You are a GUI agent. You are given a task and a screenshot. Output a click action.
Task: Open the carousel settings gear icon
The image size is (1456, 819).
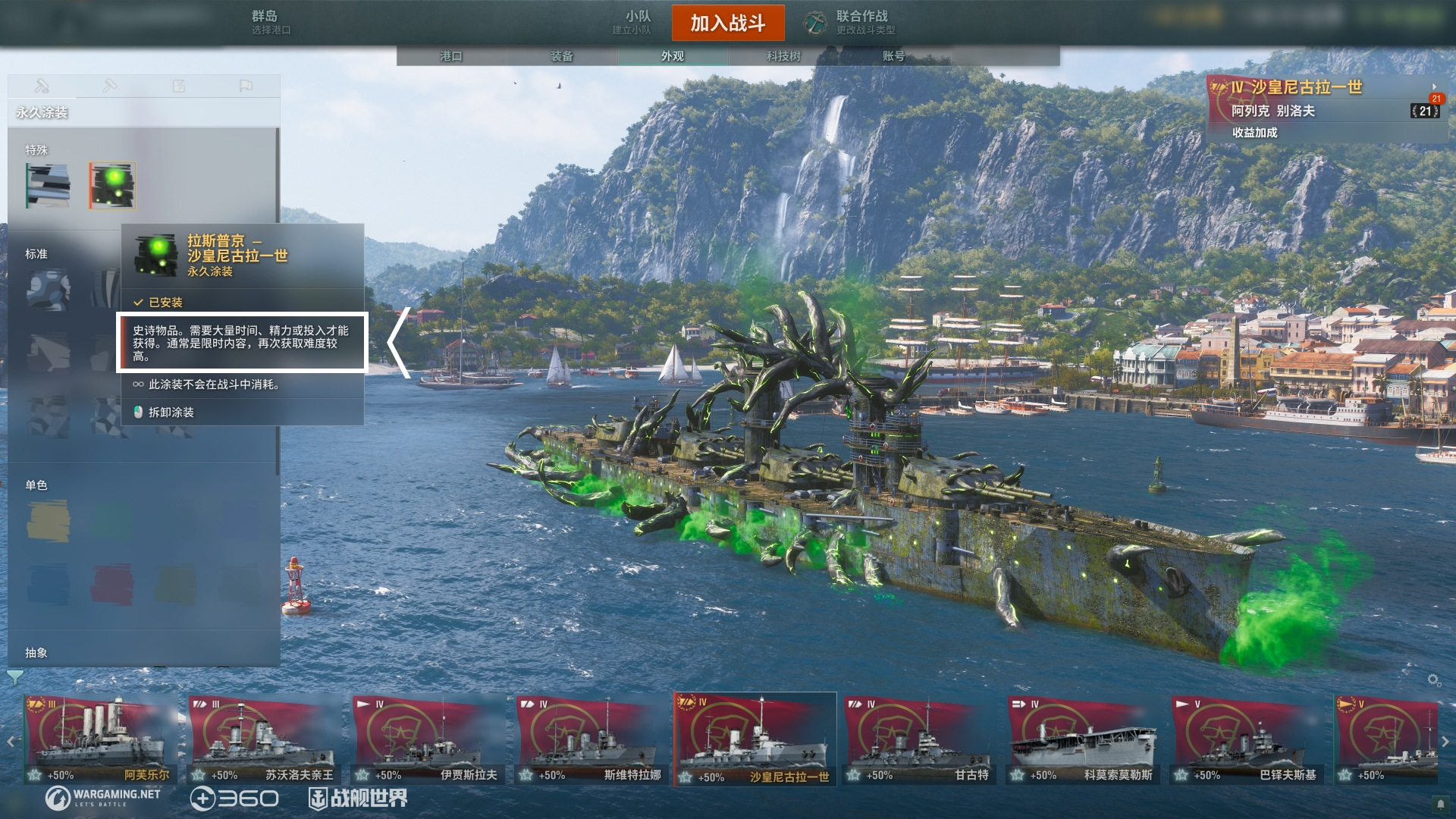pyautogui.click(x=1434, y=680)
